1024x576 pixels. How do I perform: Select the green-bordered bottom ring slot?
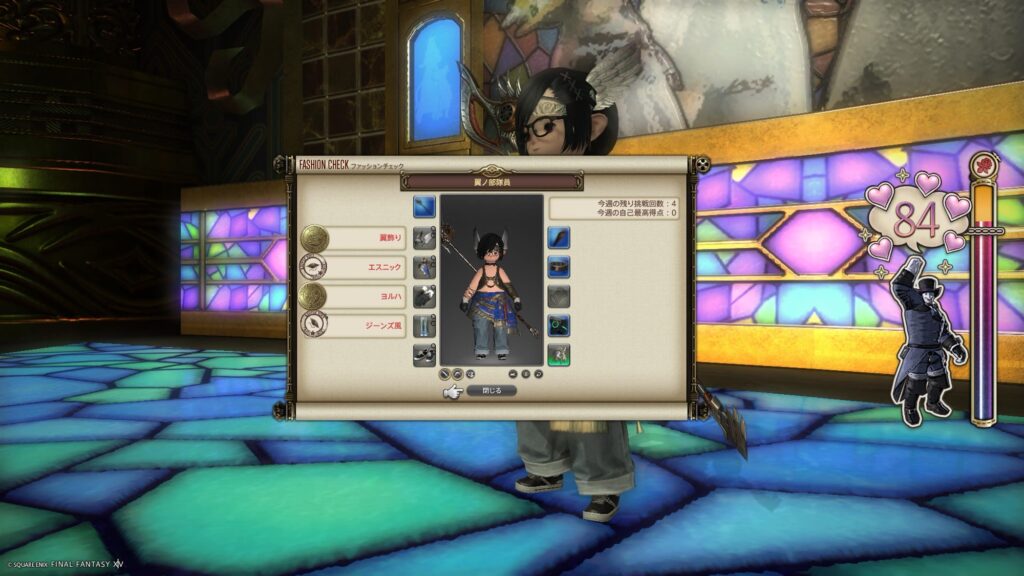coord(559,354)
